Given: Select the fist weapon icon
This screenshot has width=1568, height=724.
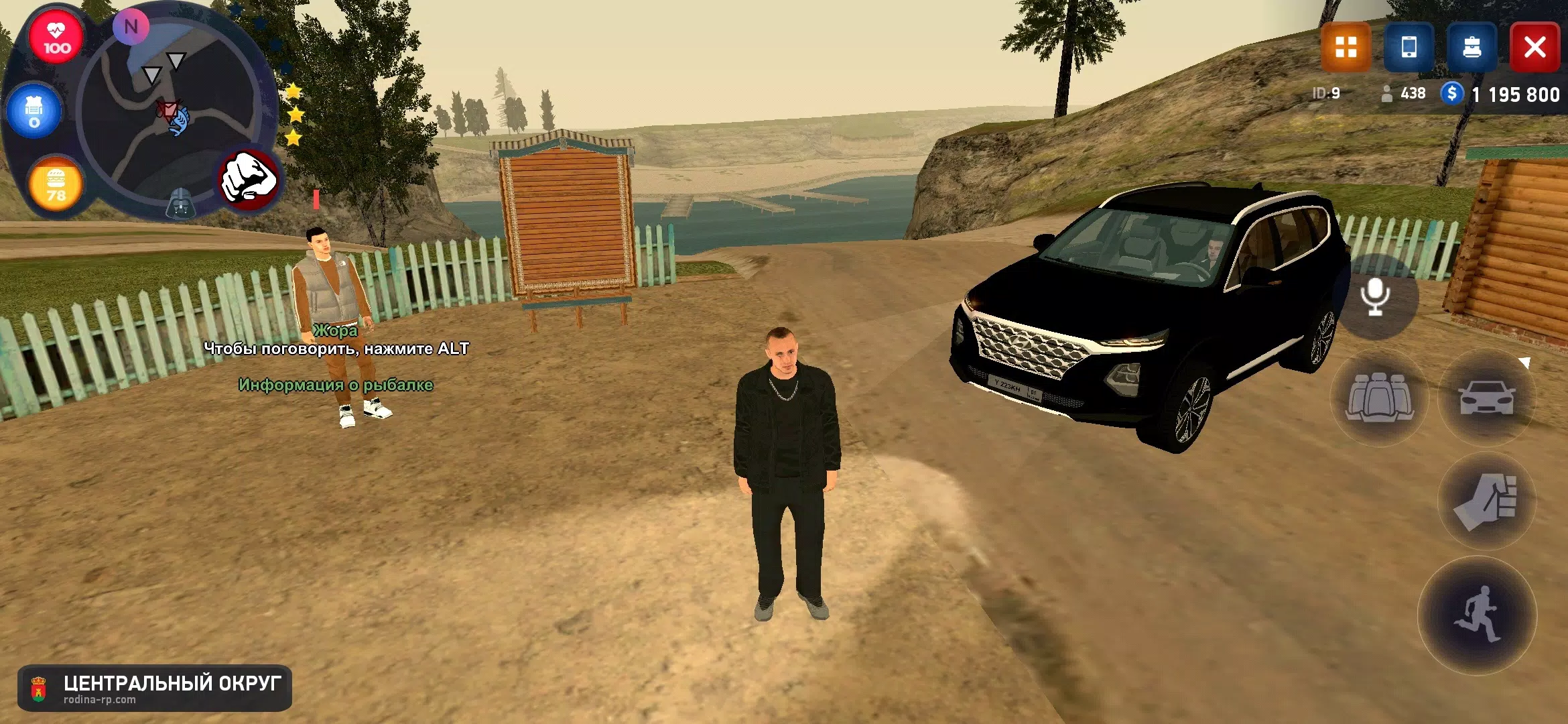Looking at the screenshot, I should coord(249,179).
